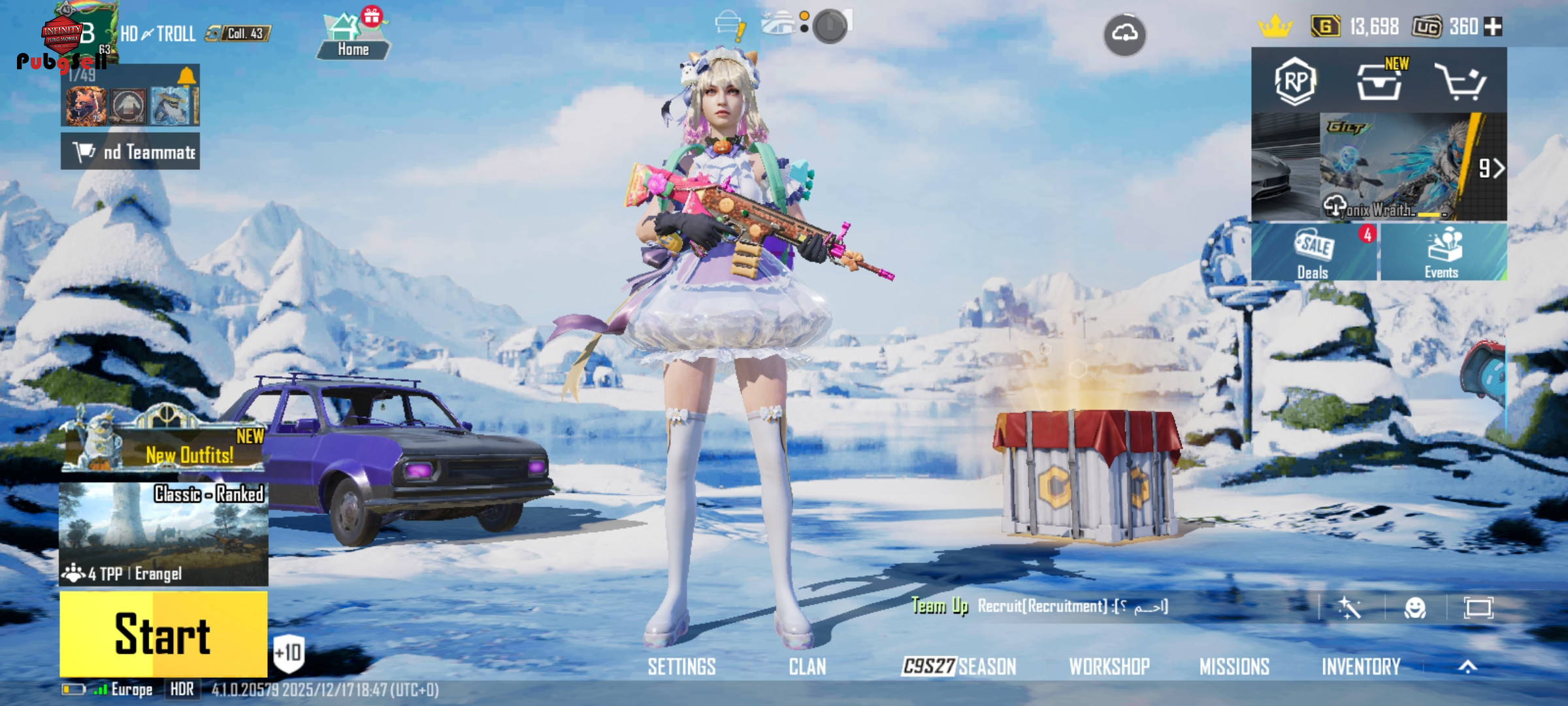Open the Events panel

(1443, 252)
